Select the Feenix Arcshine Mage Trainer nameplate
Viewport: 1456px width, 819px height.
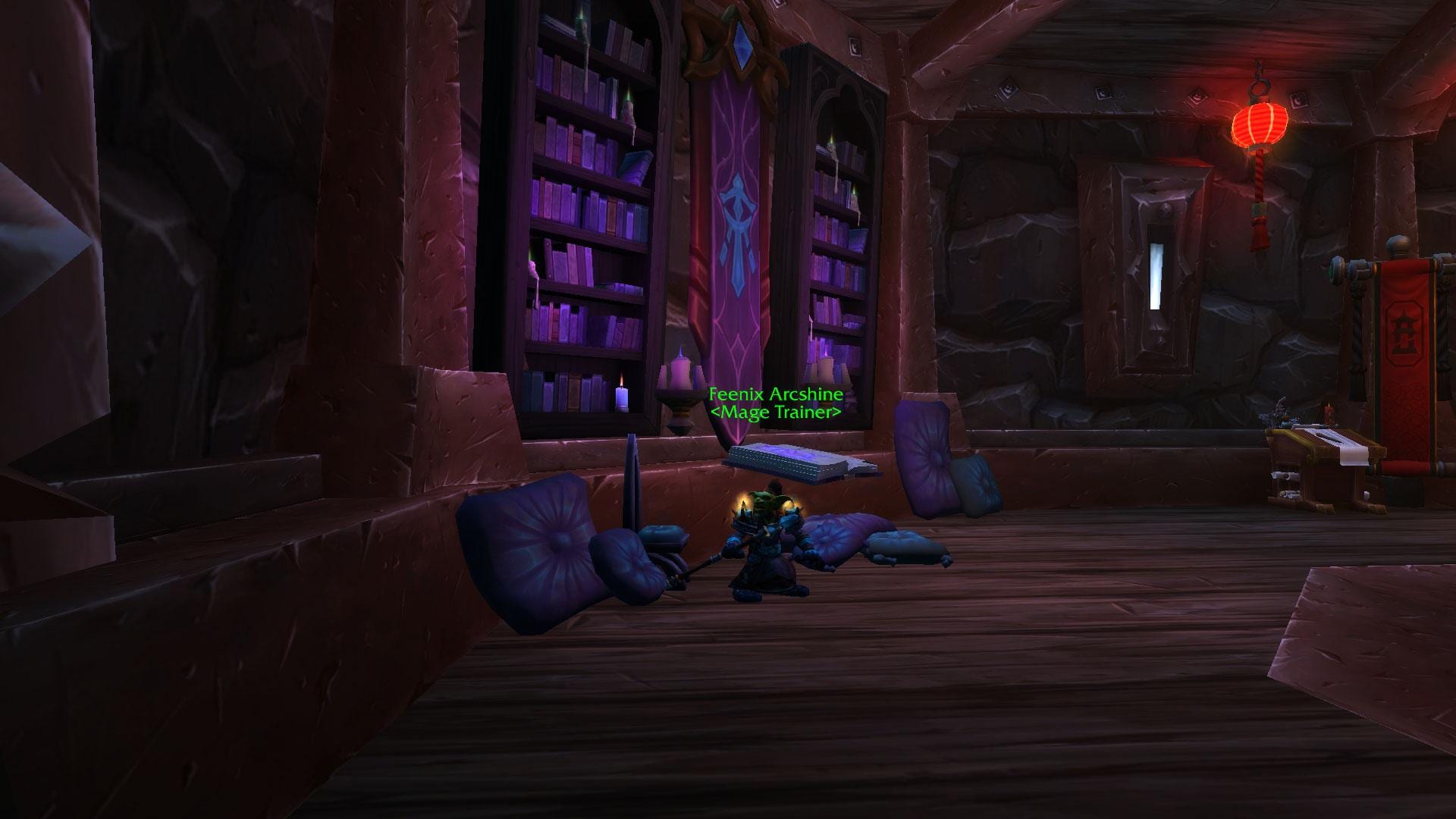775,403
